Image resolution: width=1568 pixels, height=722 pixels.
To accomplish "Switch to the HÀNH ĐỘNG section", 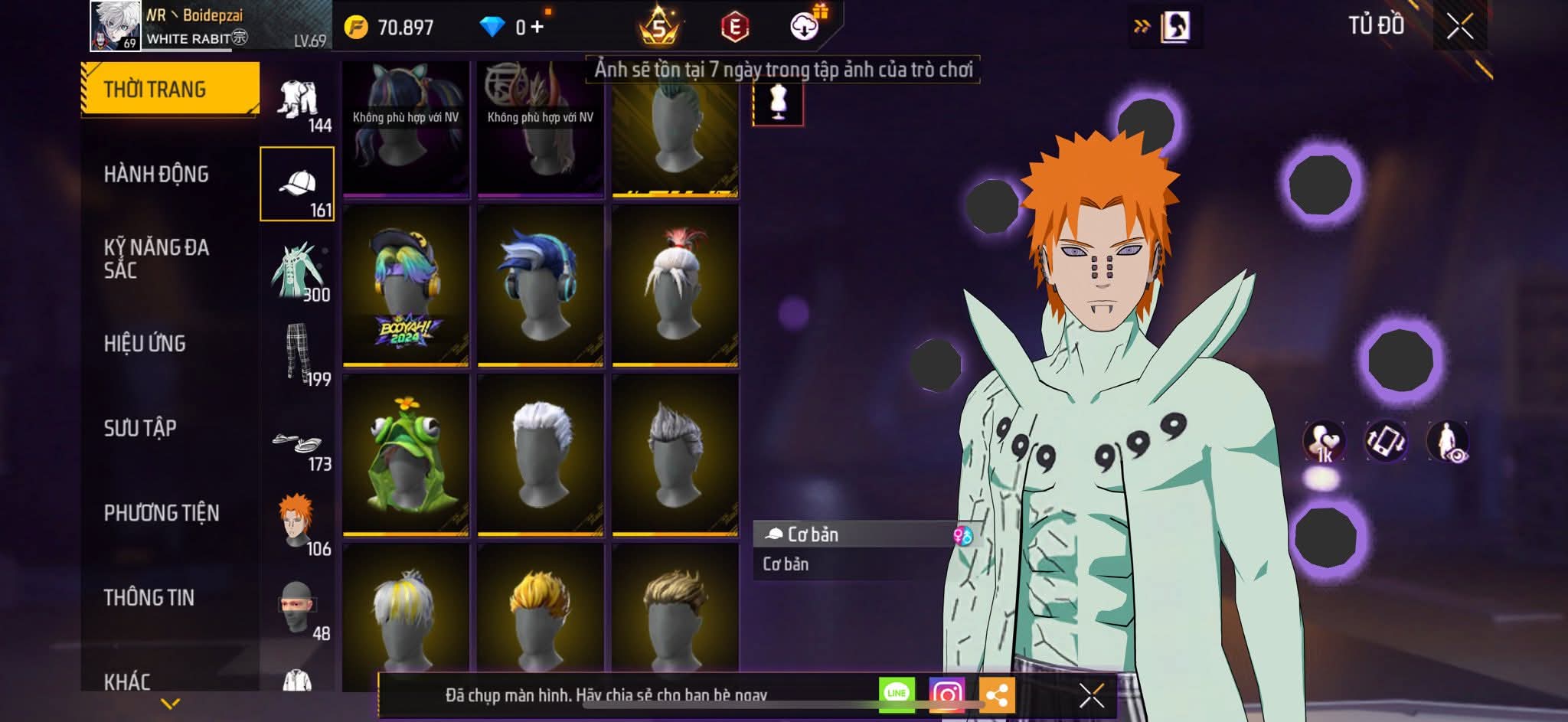I will tap(156, 174).
